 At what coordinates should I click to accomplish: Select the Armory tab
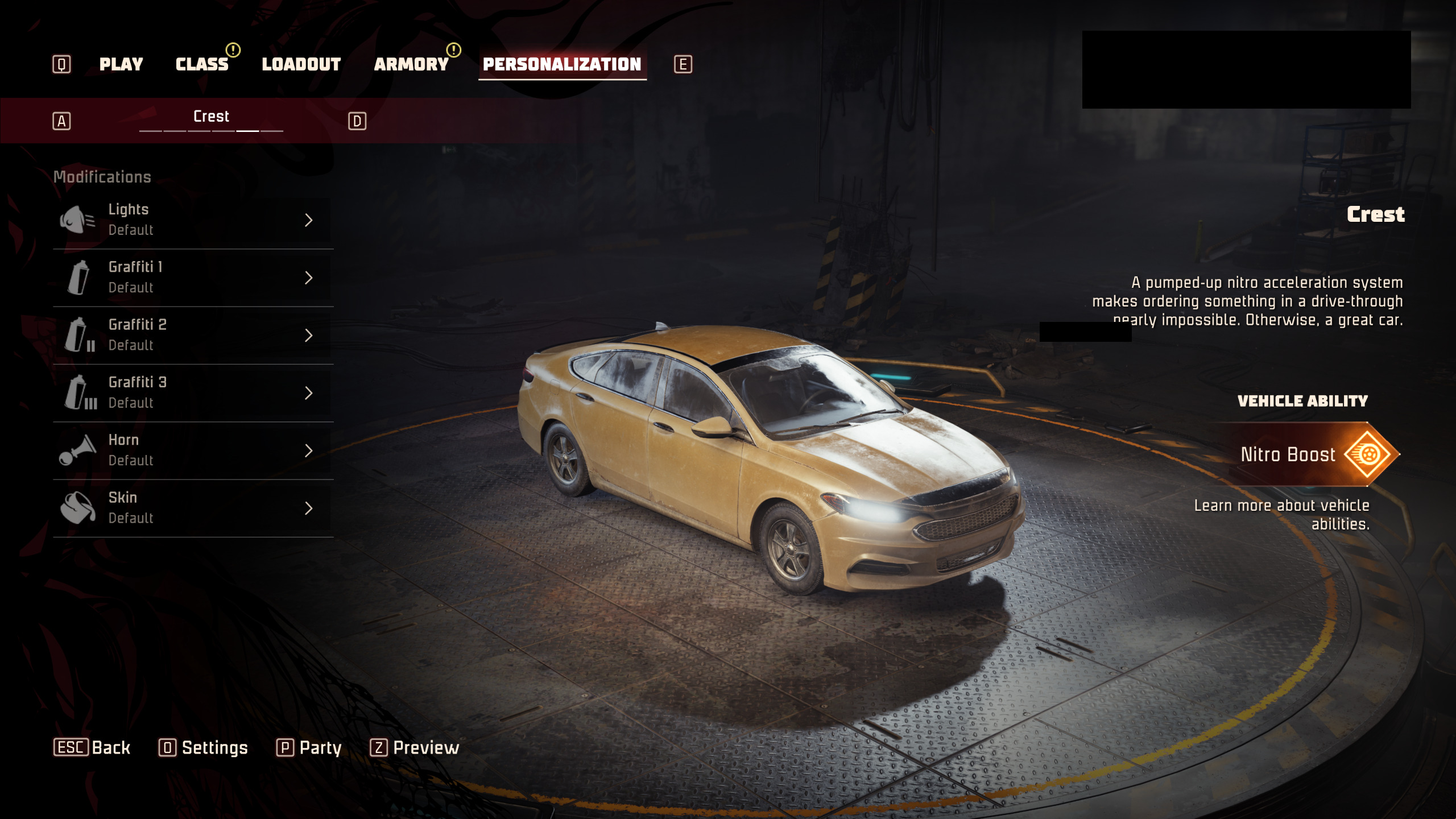coord(411,64)
